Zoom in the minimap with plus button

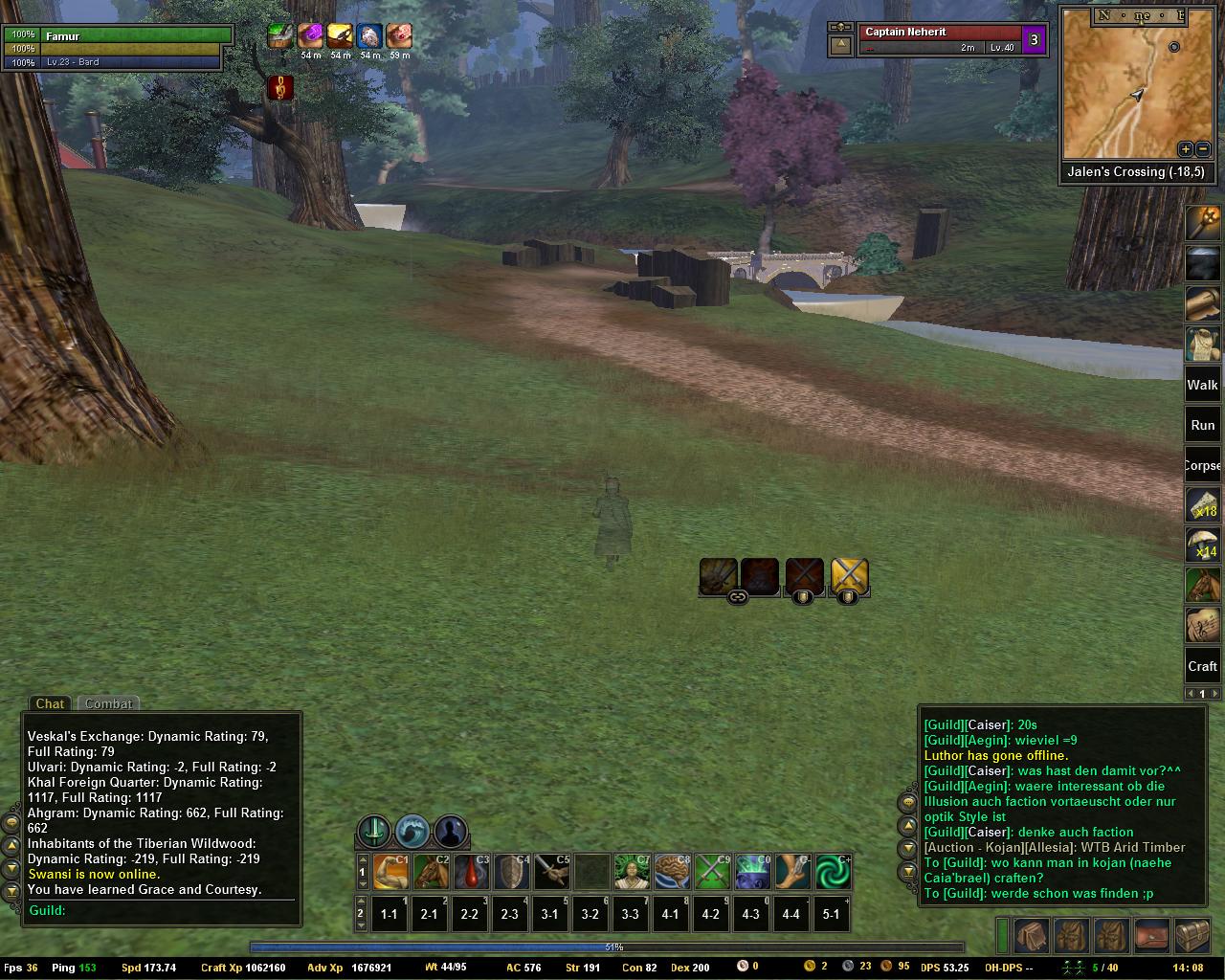click(x=1185, y=149)
